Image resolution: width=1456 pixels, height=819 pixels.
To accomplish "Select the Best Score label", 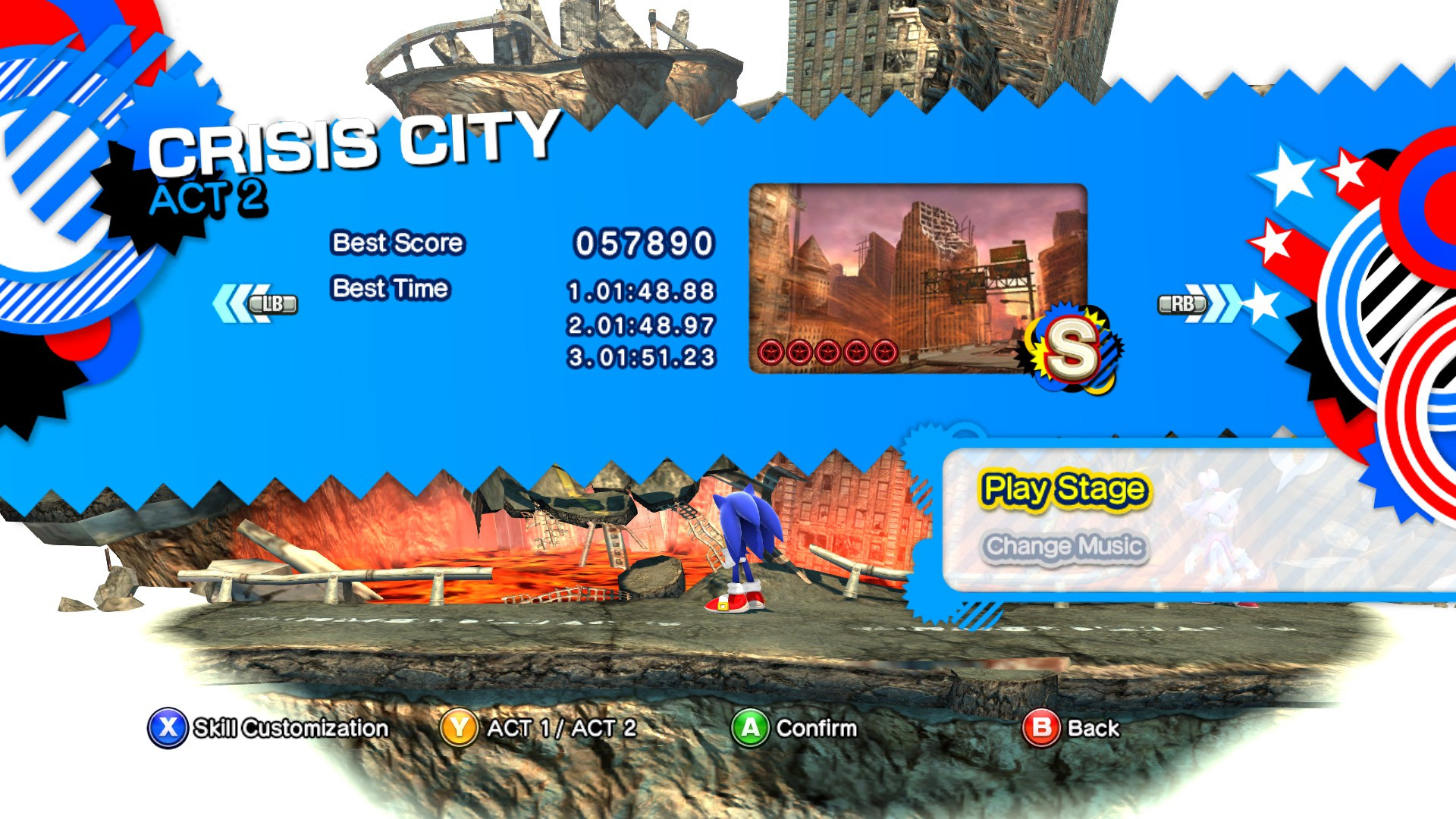I will 397,243.
